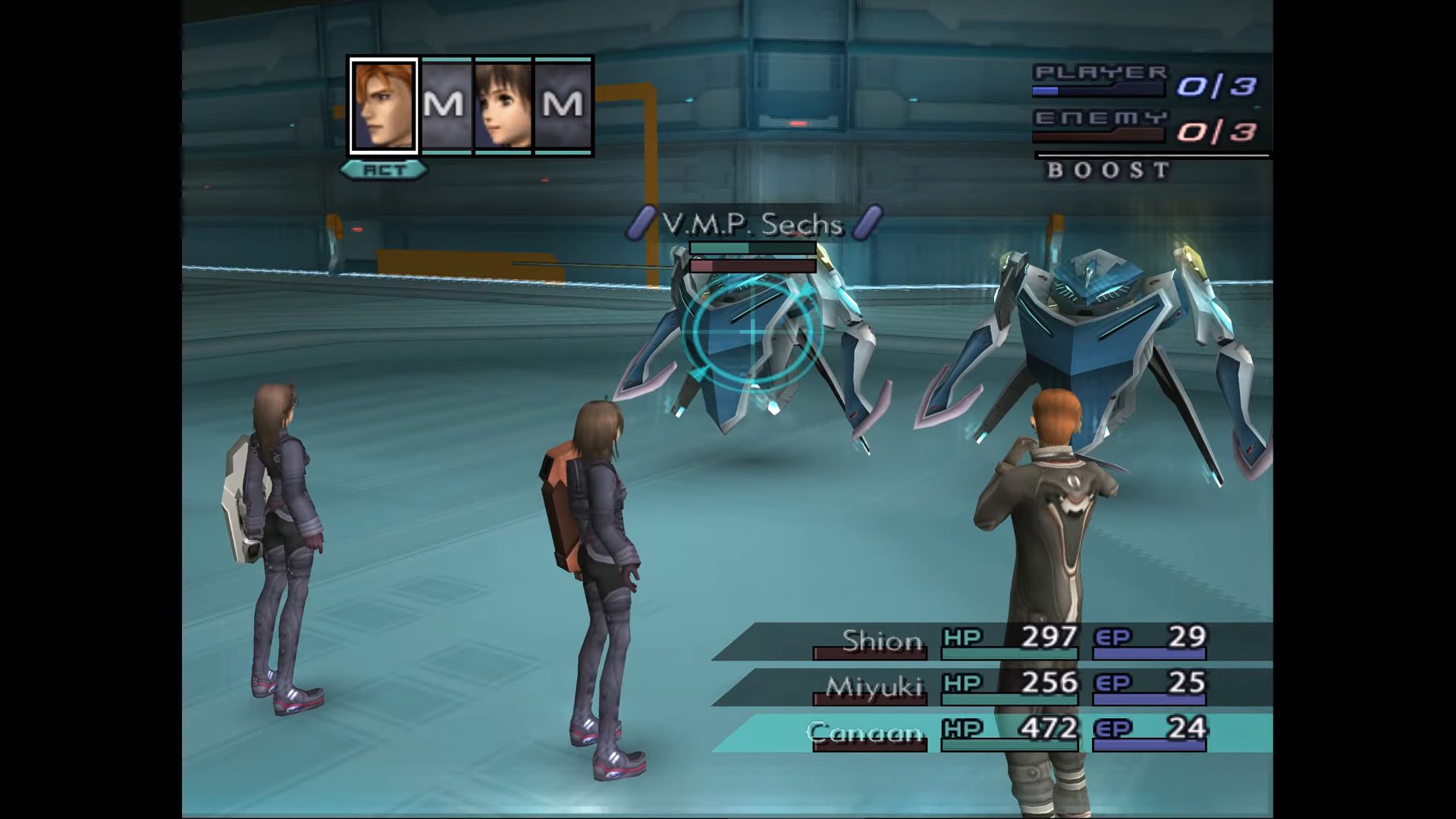Choose Shion's row in the party status

click(993, 642)
